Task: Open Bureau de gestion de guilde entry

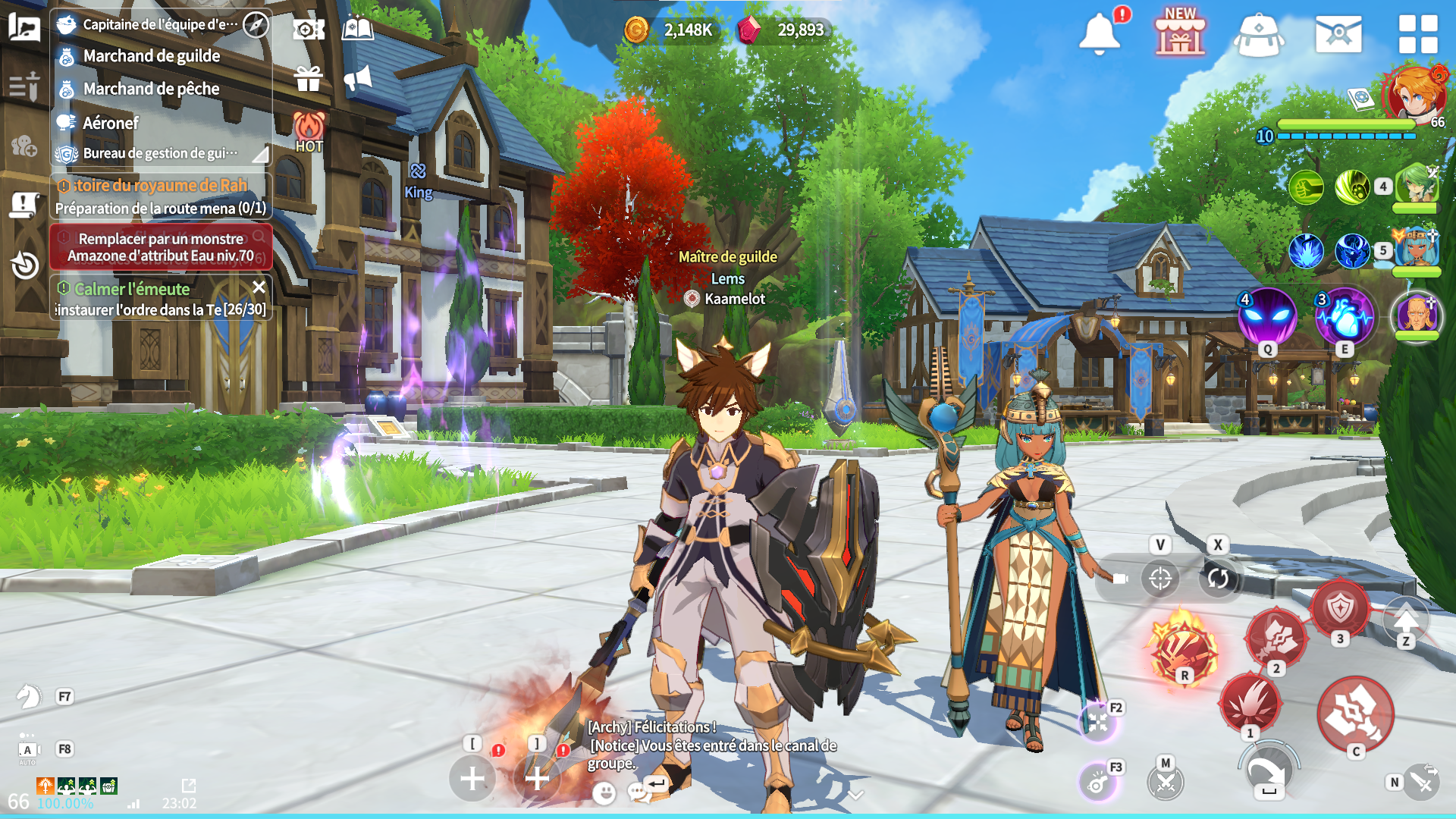Action: pyautogui.click(x=160, y=153)
